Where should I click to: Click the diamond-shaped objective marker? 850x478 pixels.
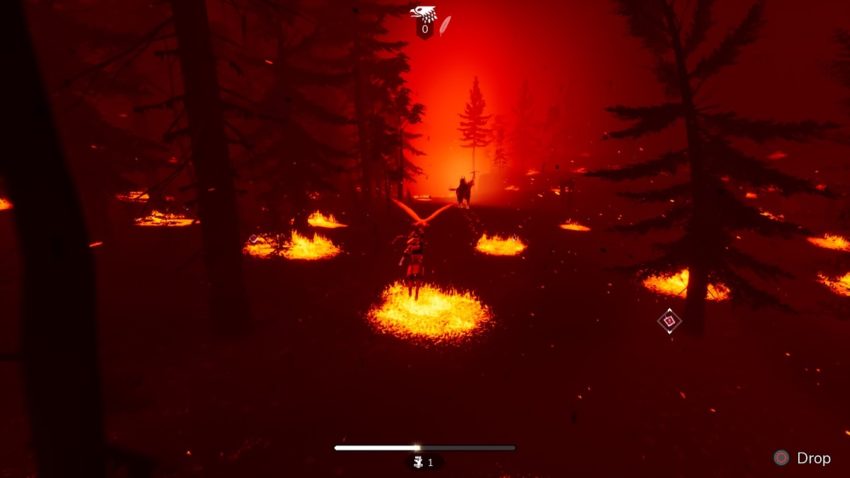[669, 321]
